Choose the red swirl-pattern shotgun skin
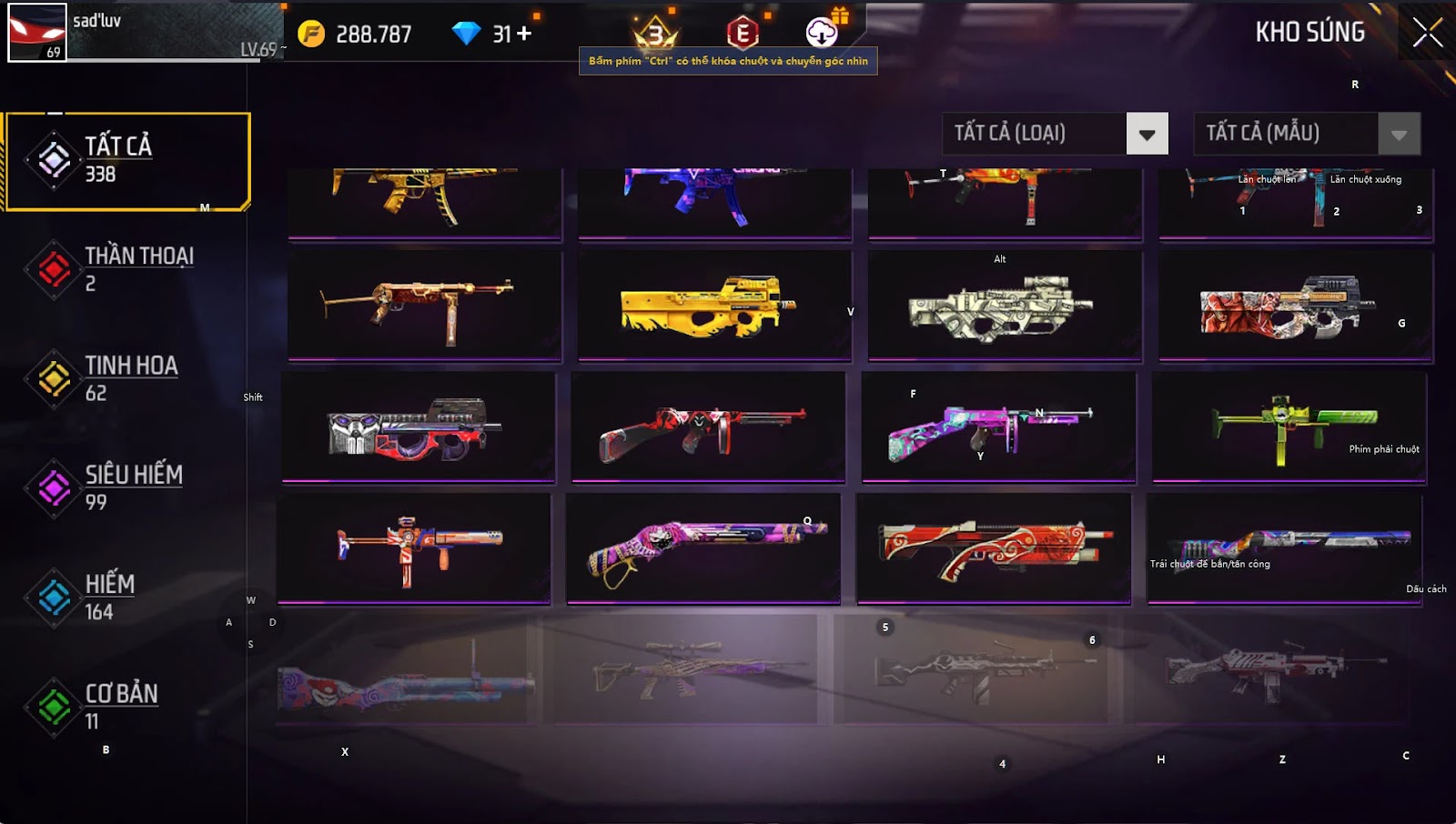The image size is (1456, 824). pos(993,548)
